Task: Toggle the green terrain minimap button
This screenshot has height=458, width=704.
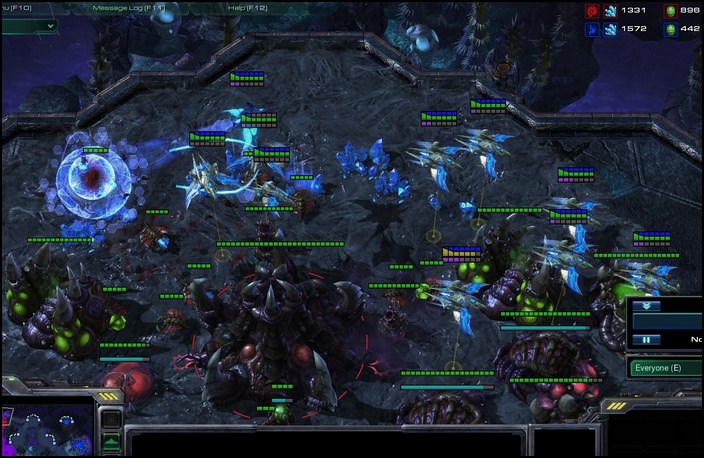Action: tap(112, 441)
